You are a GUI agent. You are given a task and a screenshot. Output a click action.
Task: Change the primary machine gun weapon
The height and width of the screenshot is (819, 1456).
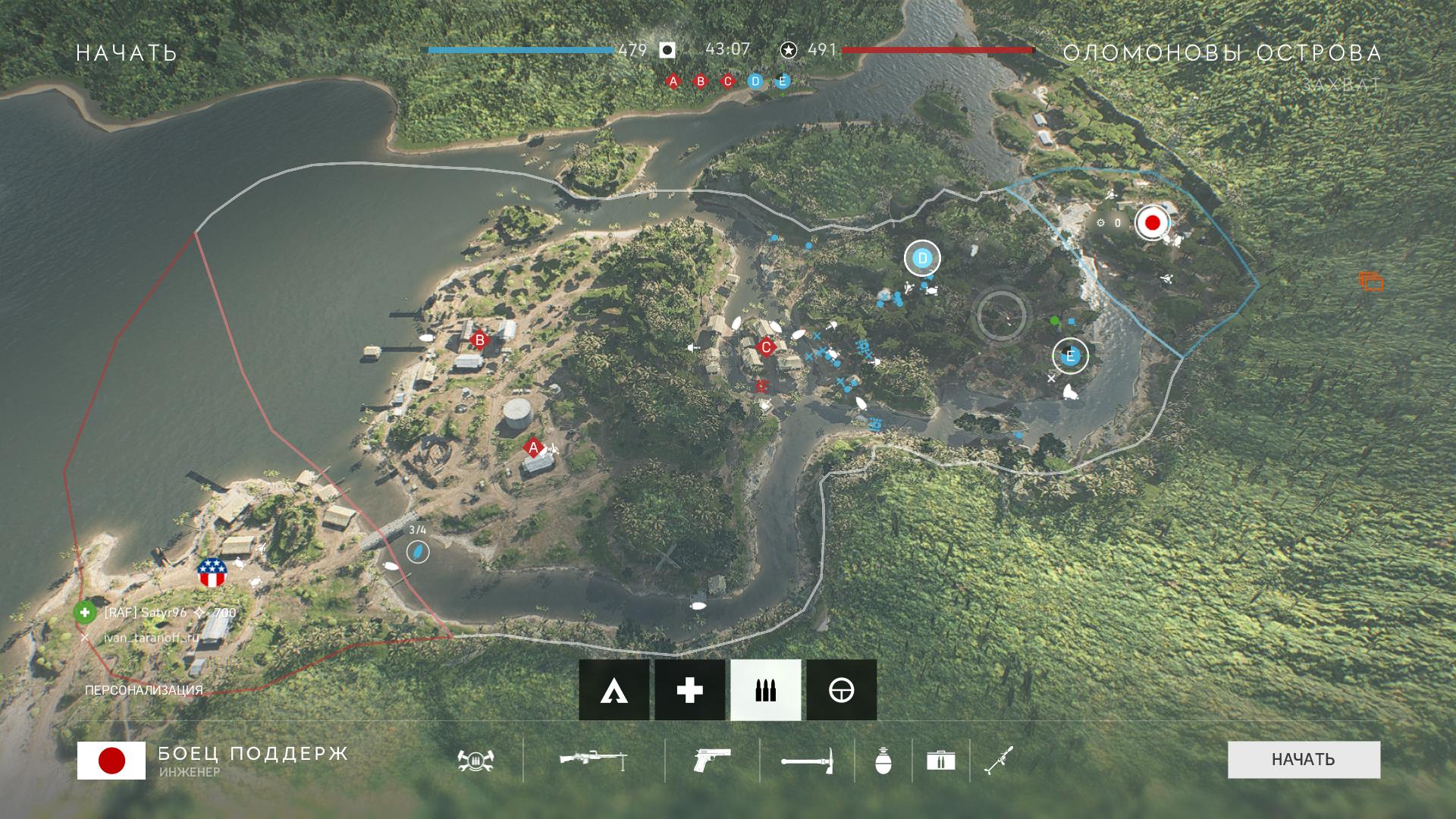[x=593, y=760]
